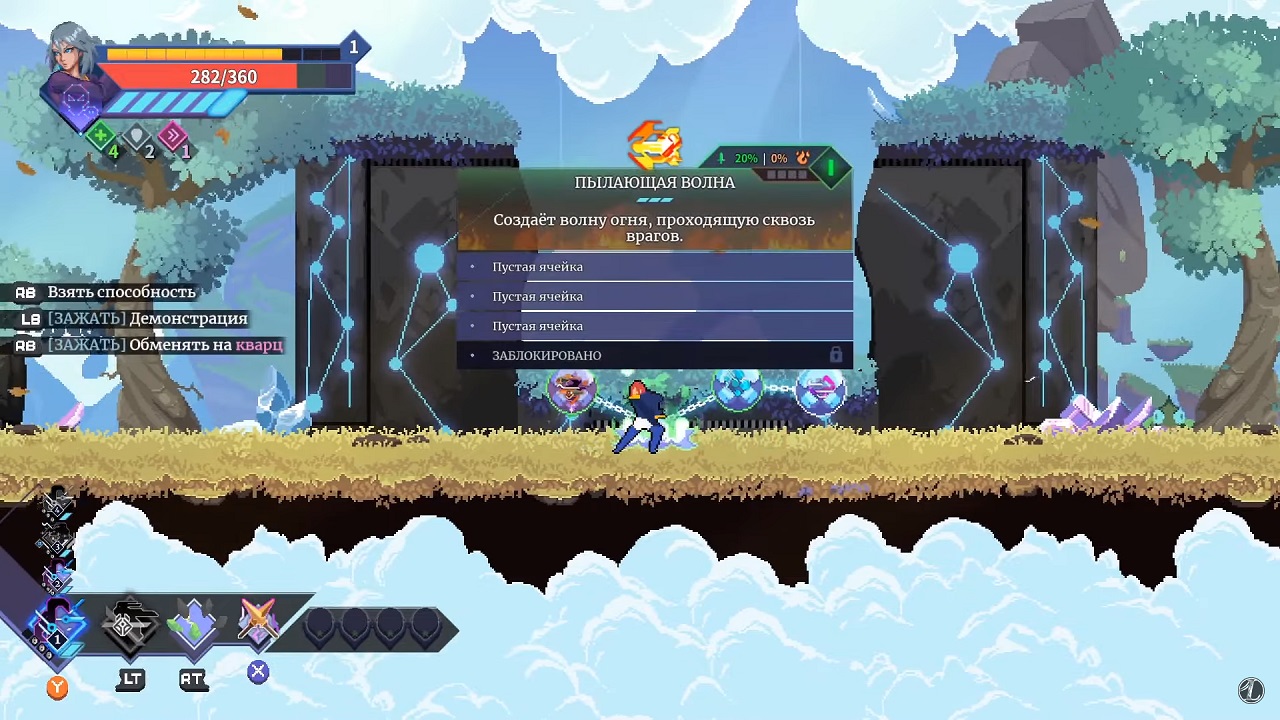Activate the pink double-arrow dash icon
The image size is (1280, 720).
(x=173, y=137)
